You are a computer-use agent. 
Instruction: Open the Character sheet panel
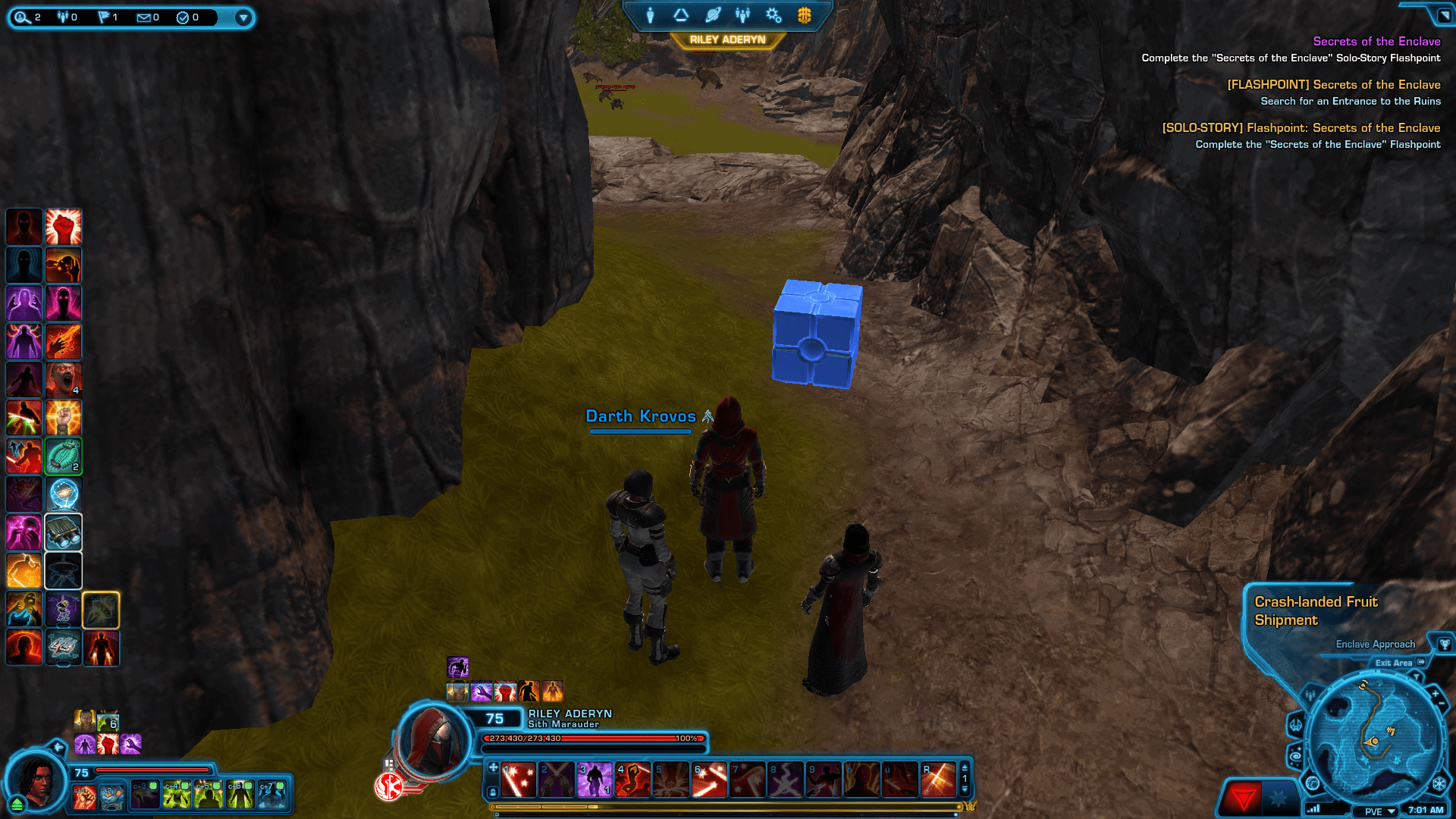tap(650, 15)
